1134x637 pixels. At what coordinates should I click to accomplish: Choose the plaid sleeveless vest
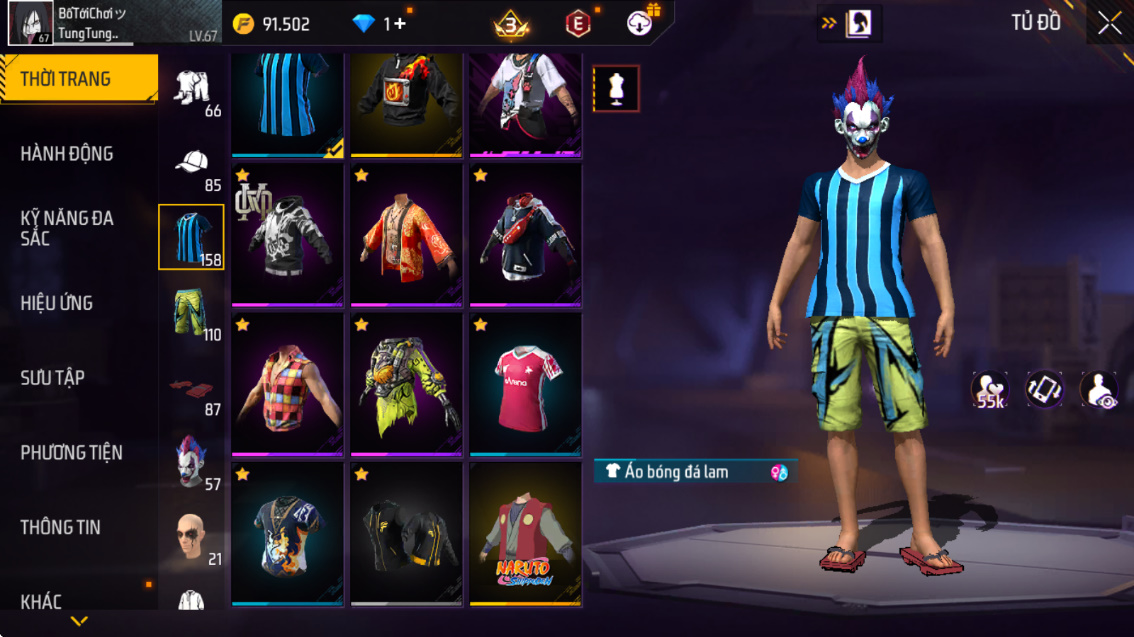[287, 384]
